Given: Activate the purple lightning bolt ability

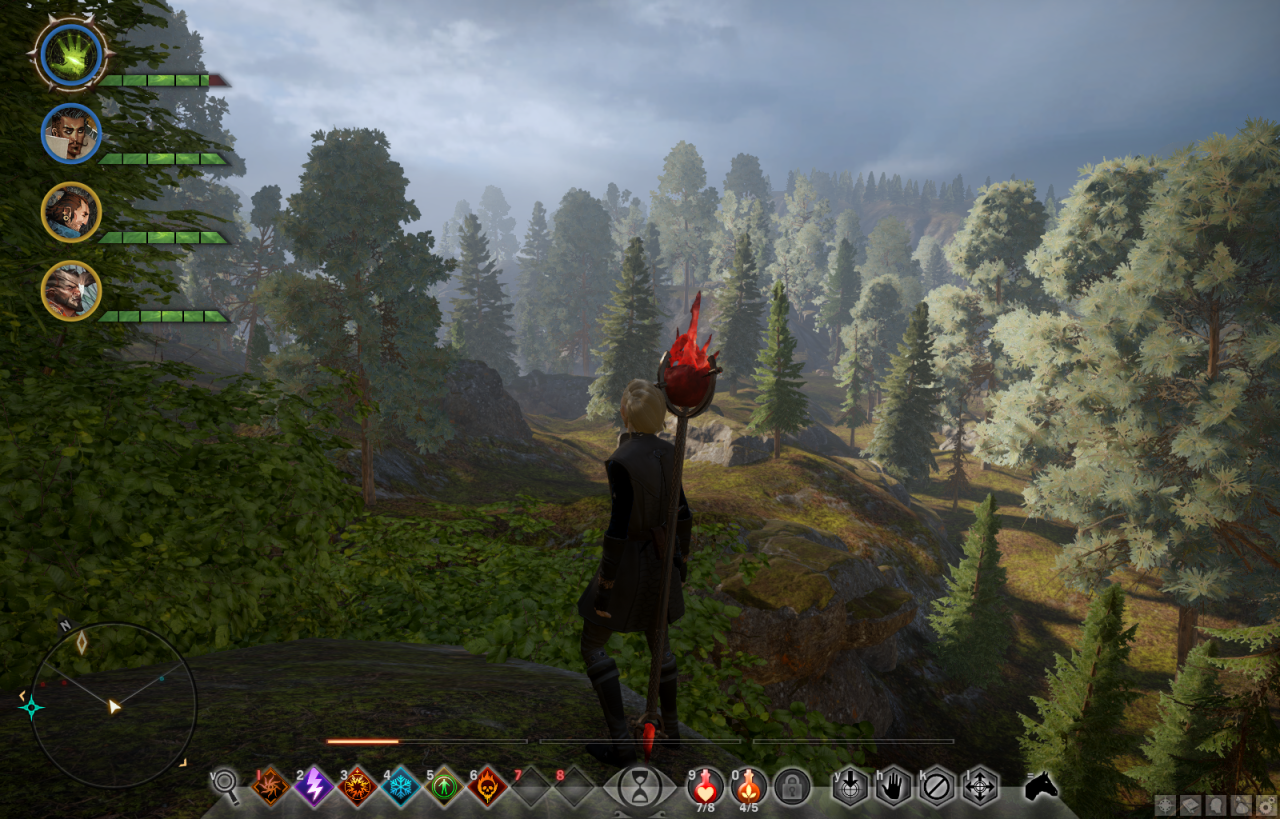Looking at the screenshot, I should pos(313,786).
